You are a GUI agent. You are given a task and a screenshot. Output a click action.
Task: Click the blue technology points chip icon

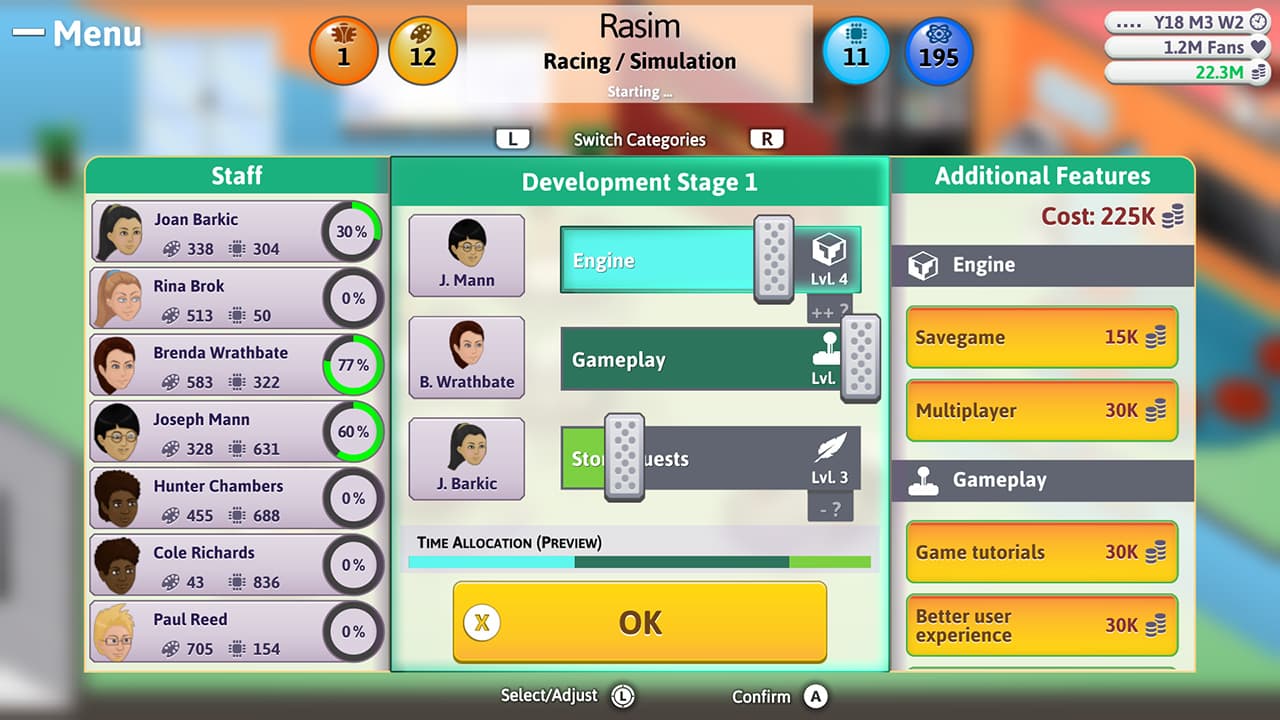[x=857, y=49]
